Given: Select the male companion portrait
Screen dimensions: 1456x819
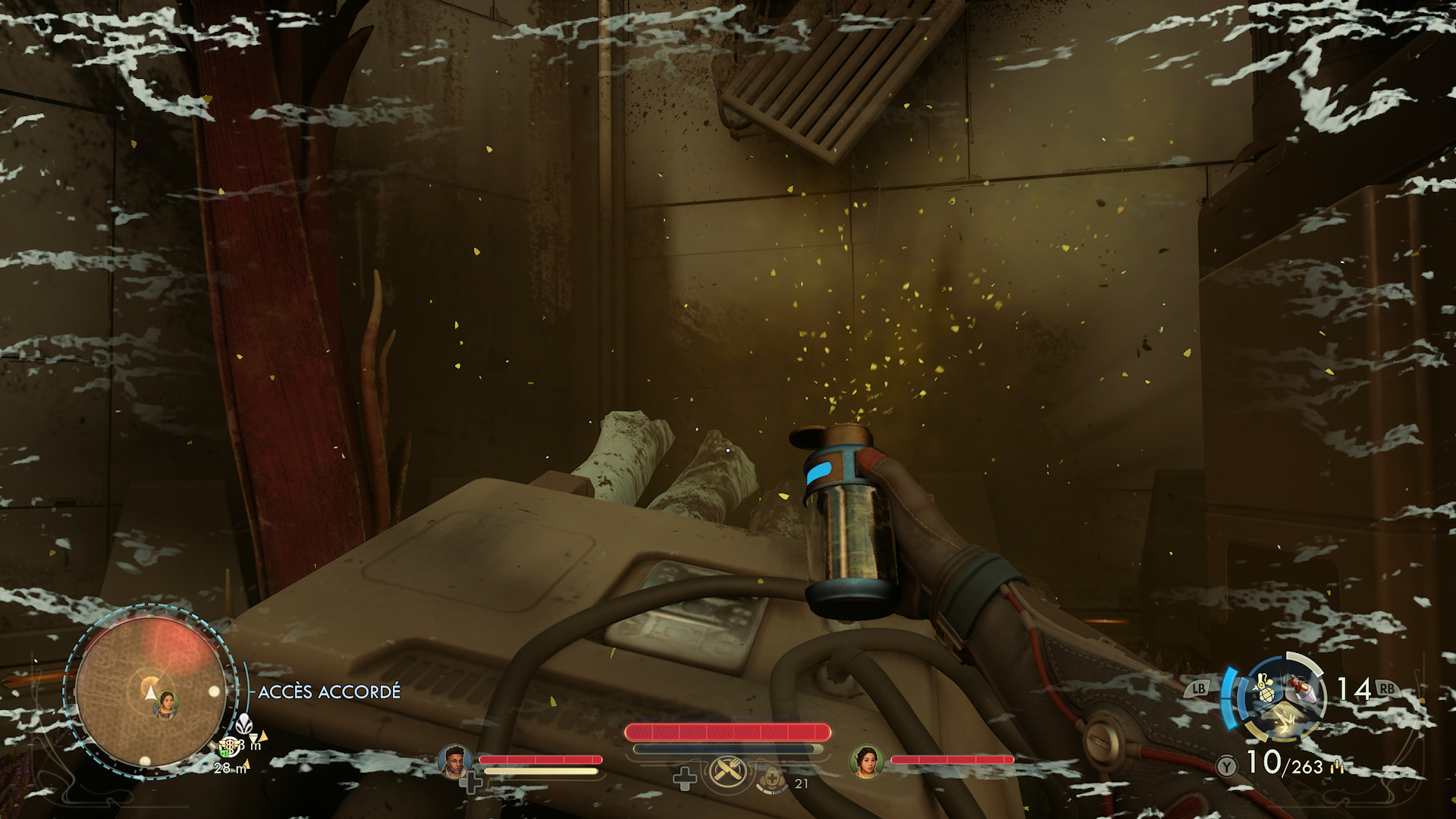Looking at the screenshot, I should click(454, 761).
